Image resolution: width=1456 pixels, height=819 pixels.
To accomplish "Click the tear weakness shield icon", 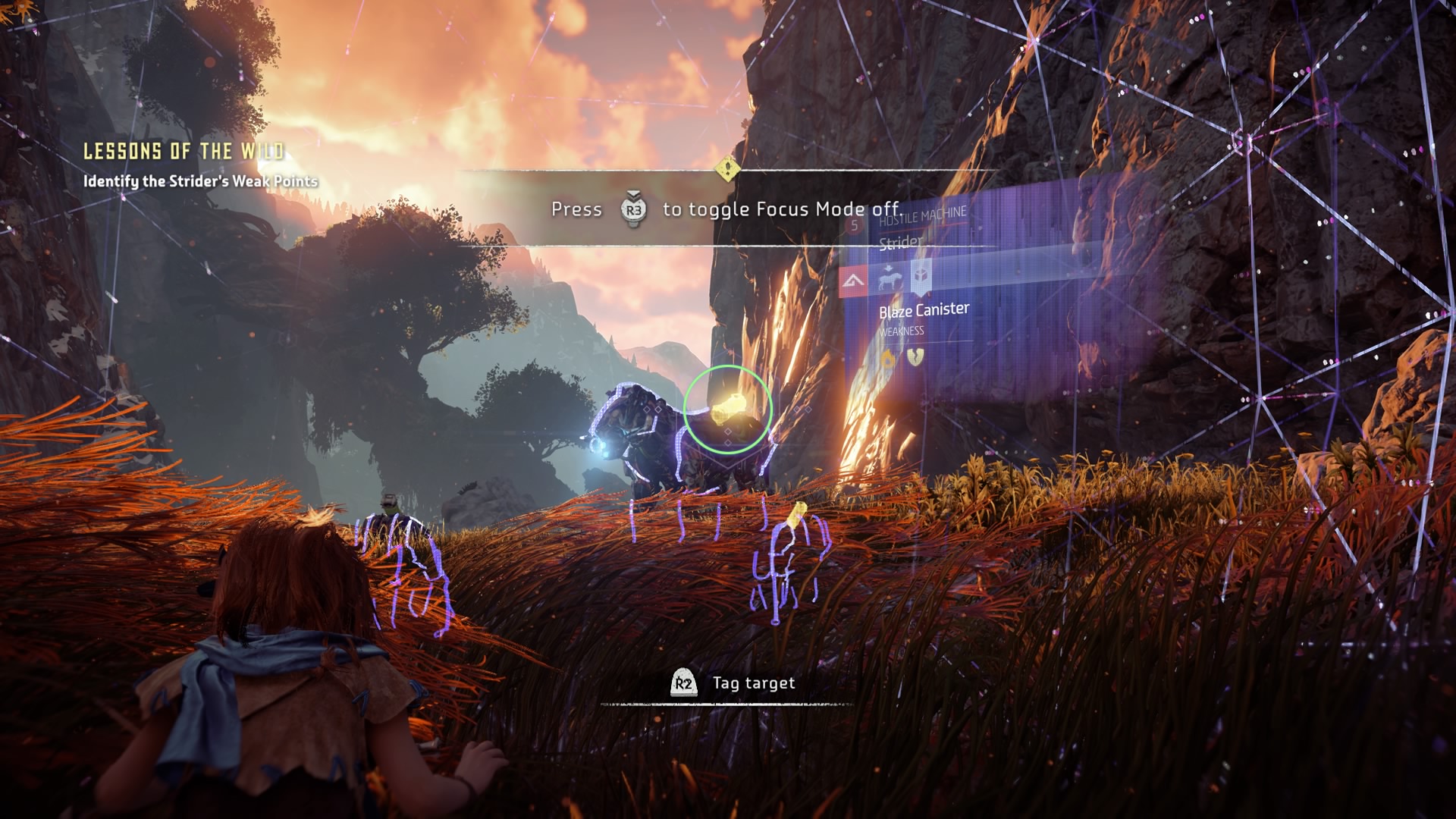I will click(915, 356).
